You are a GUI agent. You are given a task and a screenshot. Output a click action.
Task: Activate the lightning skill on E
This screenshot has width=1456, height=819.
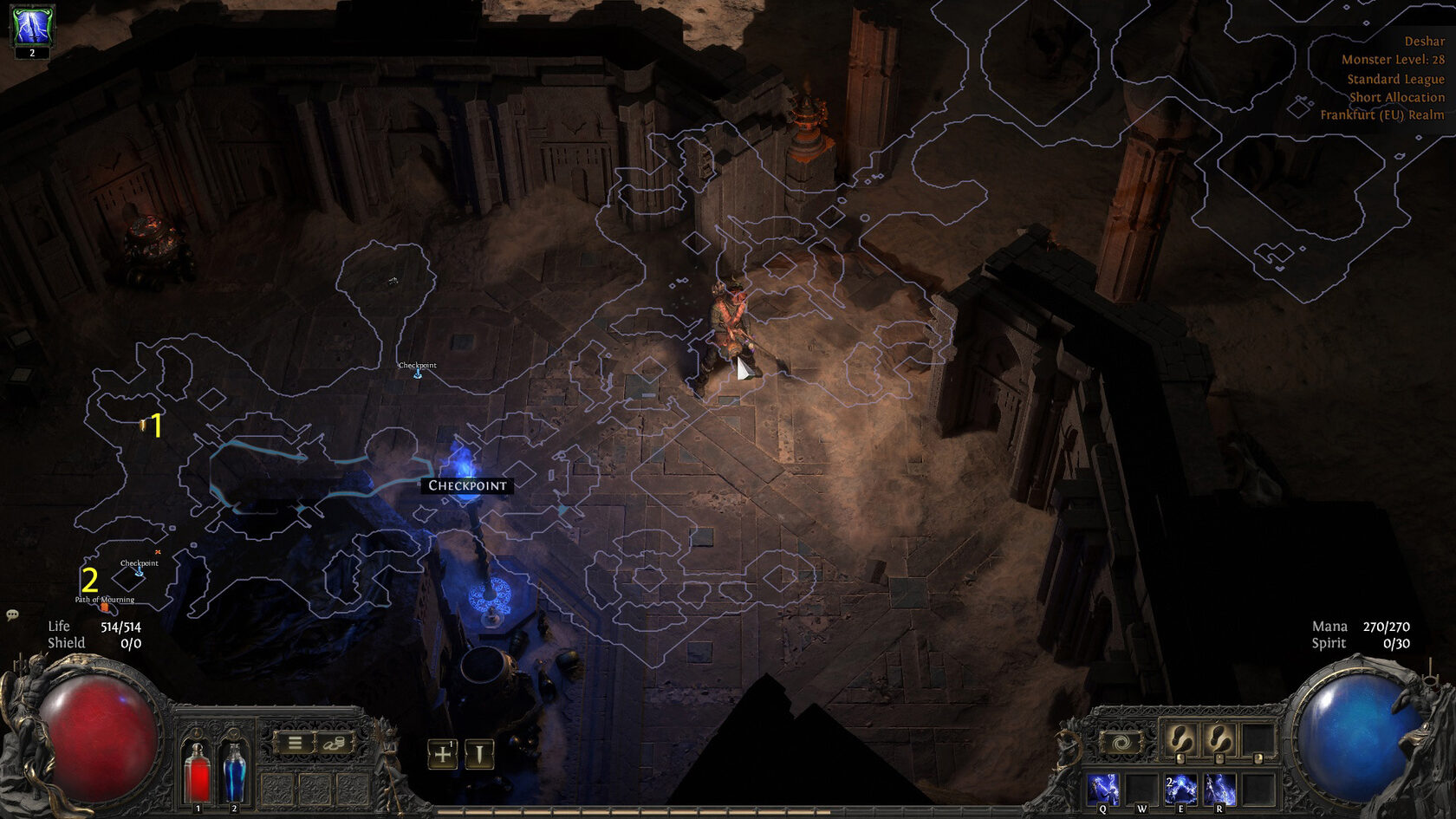[1180, 790]
